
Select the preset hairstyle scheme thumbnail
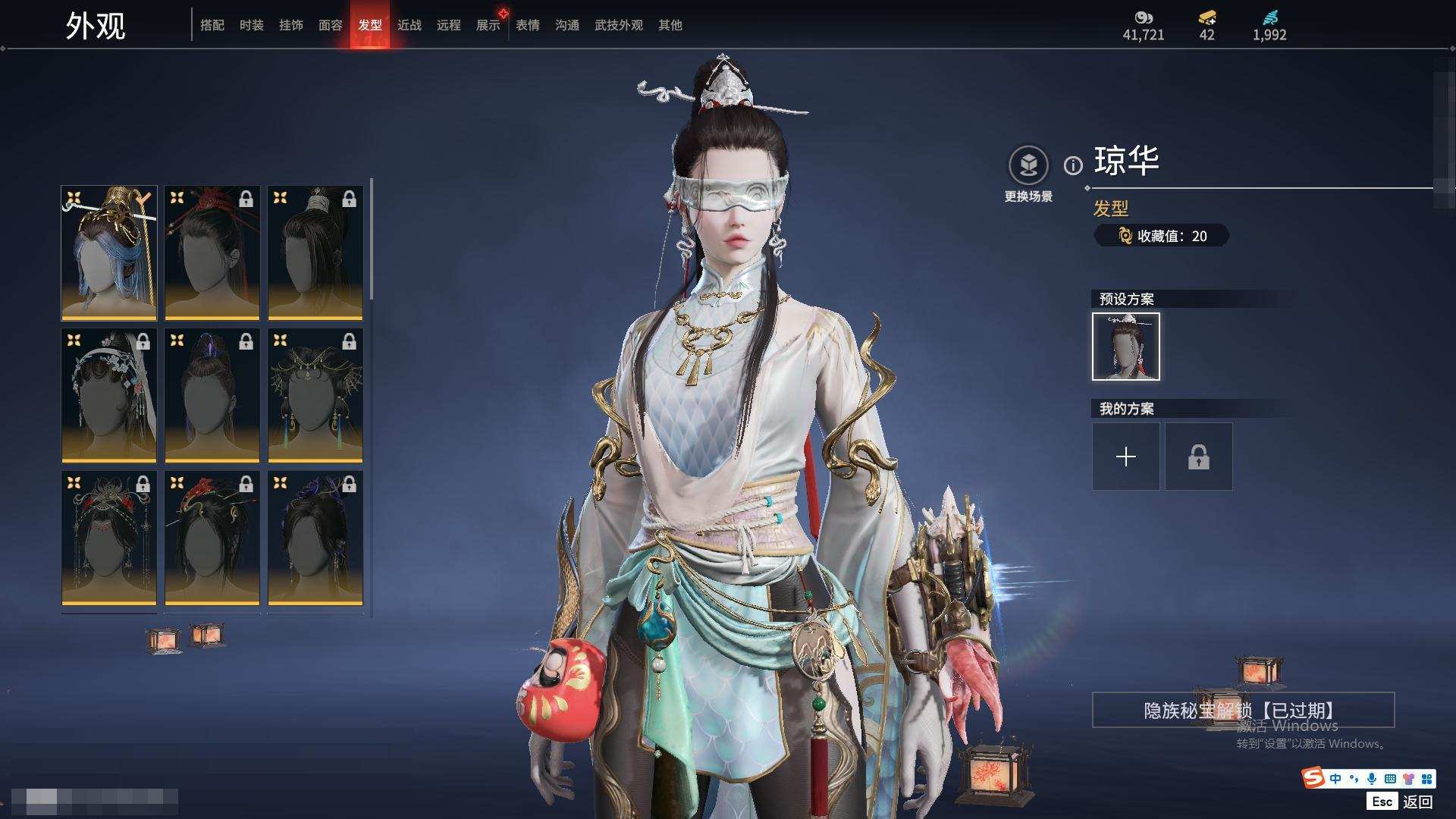tap(1125, 347)
